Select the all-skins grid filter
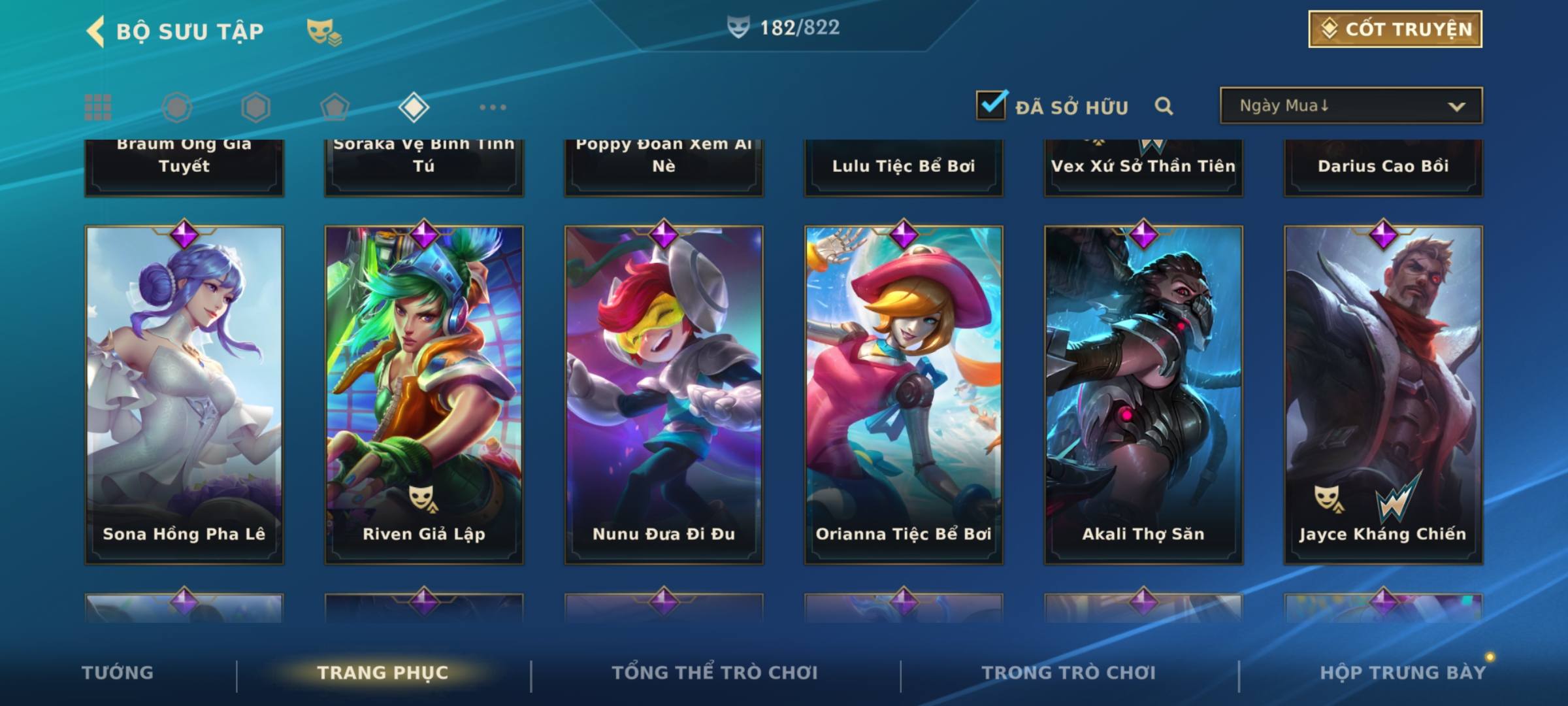 (98, 107)
